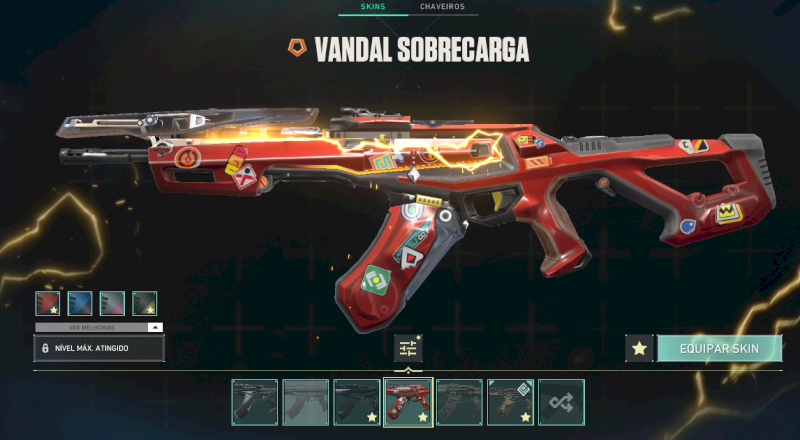Click the Nível Máx. Atingido locked button
Image resolution: width=800 pixels, height=440 pixels.
pos(99,348)
